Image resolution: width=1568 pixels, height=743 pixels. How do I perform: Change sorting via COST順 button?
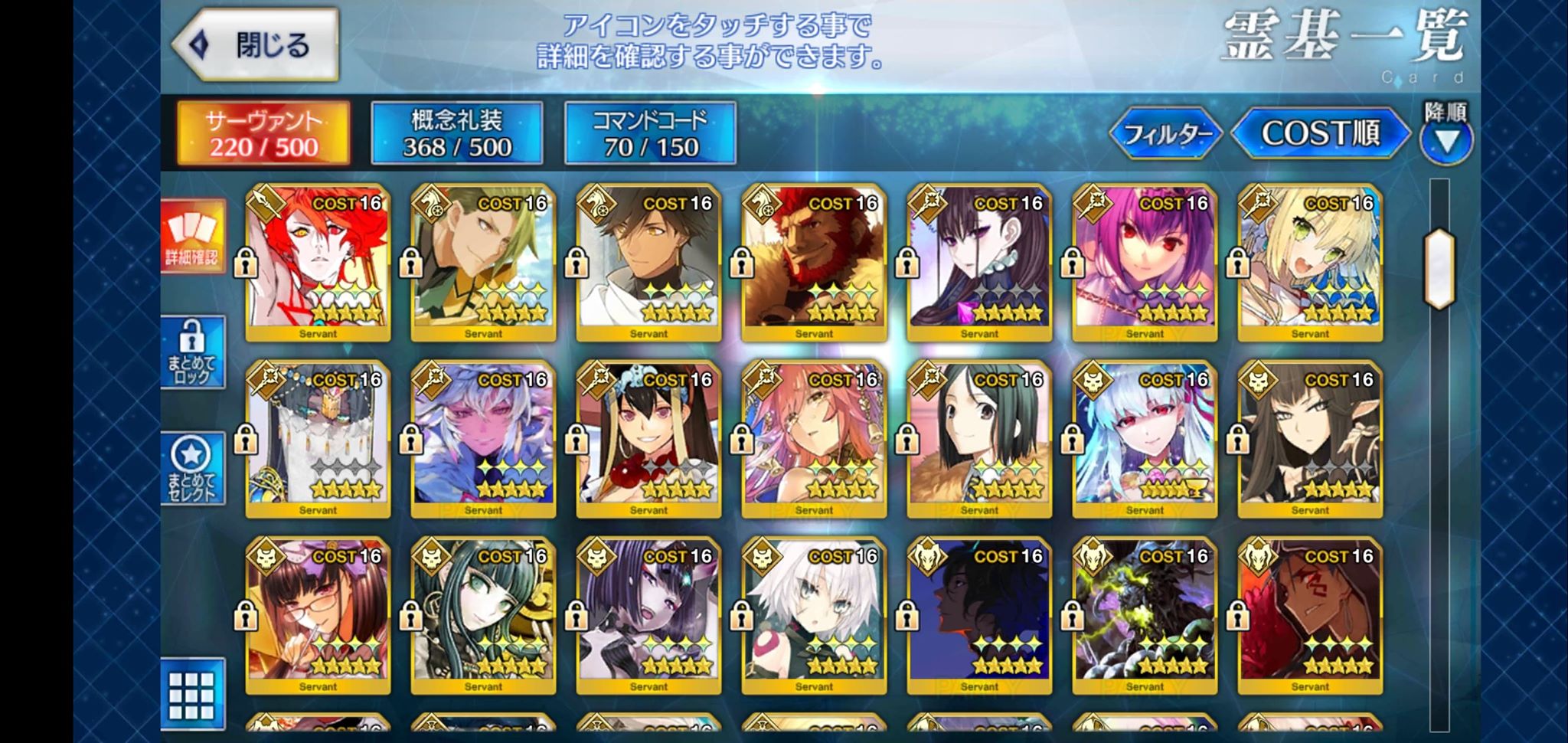1320,134
